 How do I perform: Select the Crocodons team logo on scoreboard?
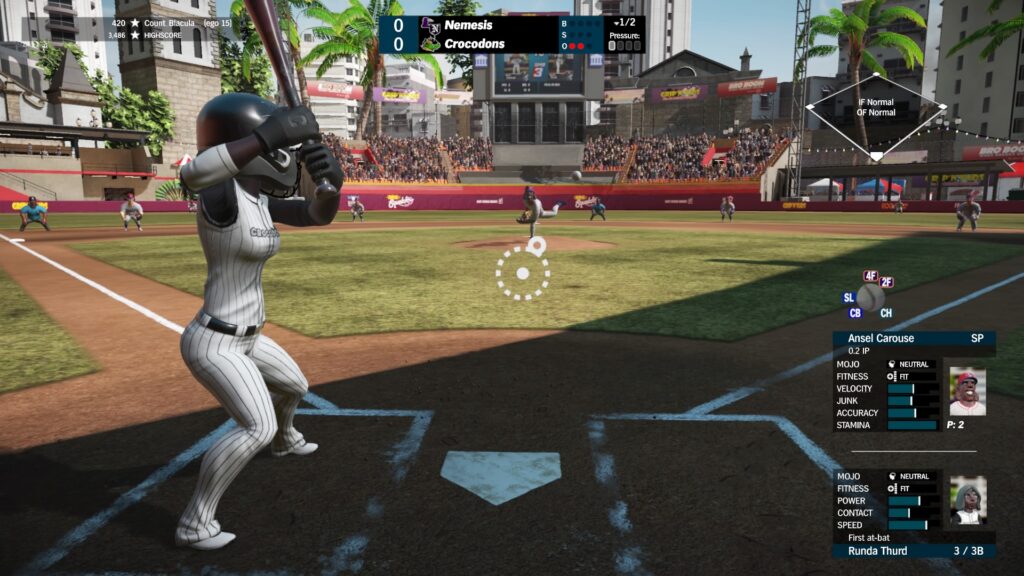(430, 44)
